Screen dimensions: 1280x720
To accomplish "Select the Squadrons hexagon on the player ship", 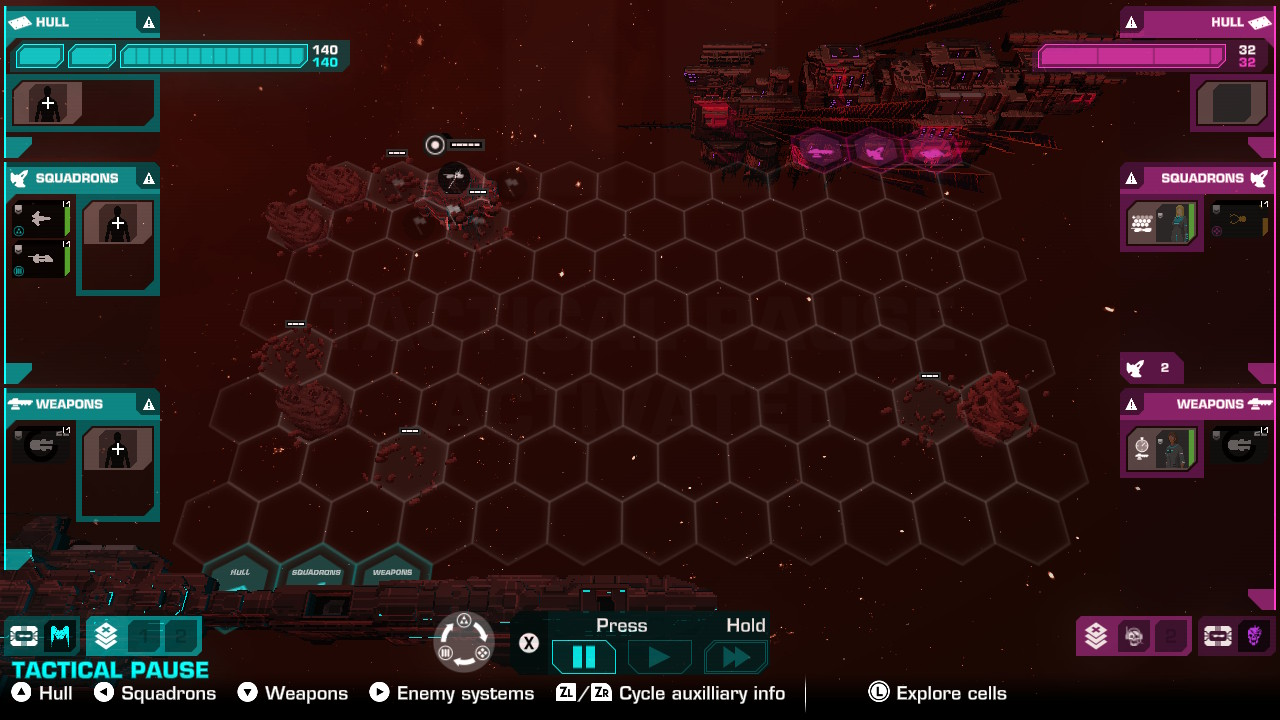I will click(316, 575).
